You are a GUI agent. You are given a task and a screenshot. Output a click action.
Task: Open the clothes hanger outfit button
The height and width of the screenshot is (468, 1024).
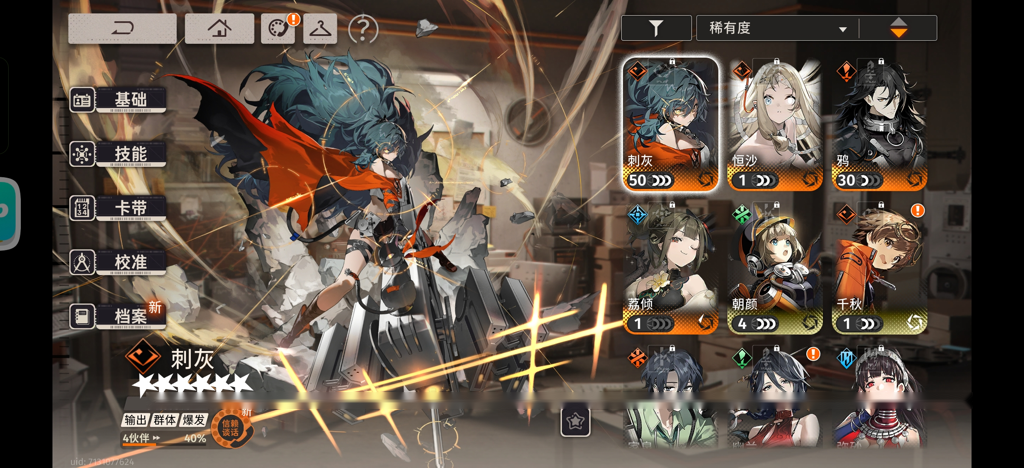(320, 29)
